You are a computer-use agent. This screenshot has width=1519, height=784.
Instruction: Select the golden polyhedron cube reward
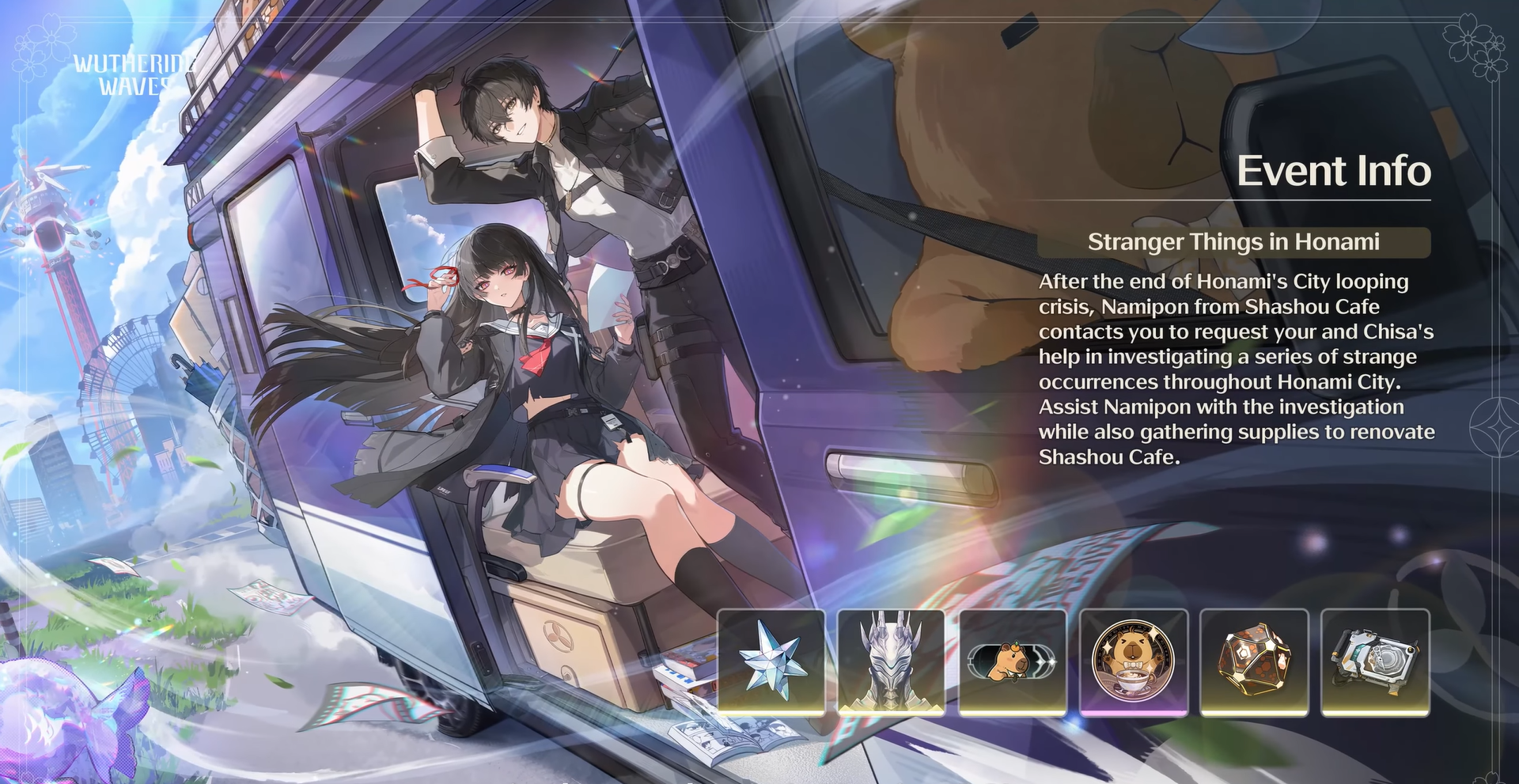(1254, 662)
